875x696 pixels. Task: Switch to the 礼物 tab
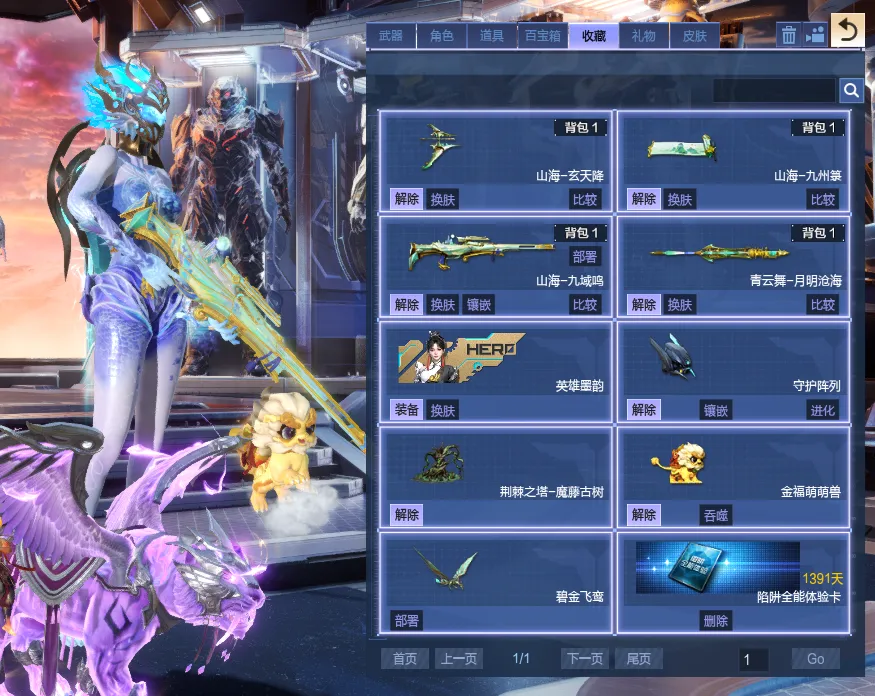[x=644, y=36]
